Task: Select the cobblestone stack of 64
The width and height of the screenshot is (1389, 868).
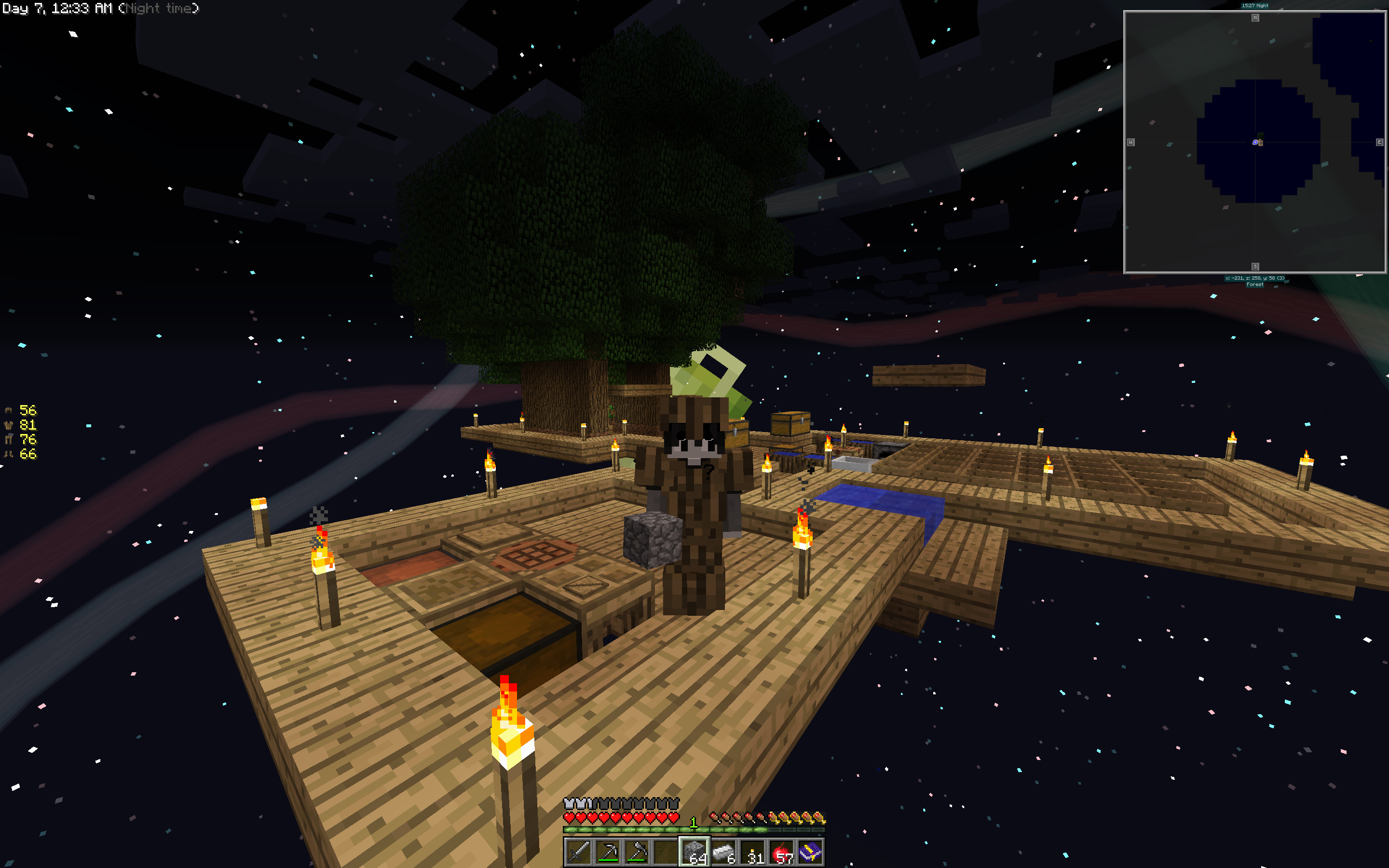Action: point(694,851)
